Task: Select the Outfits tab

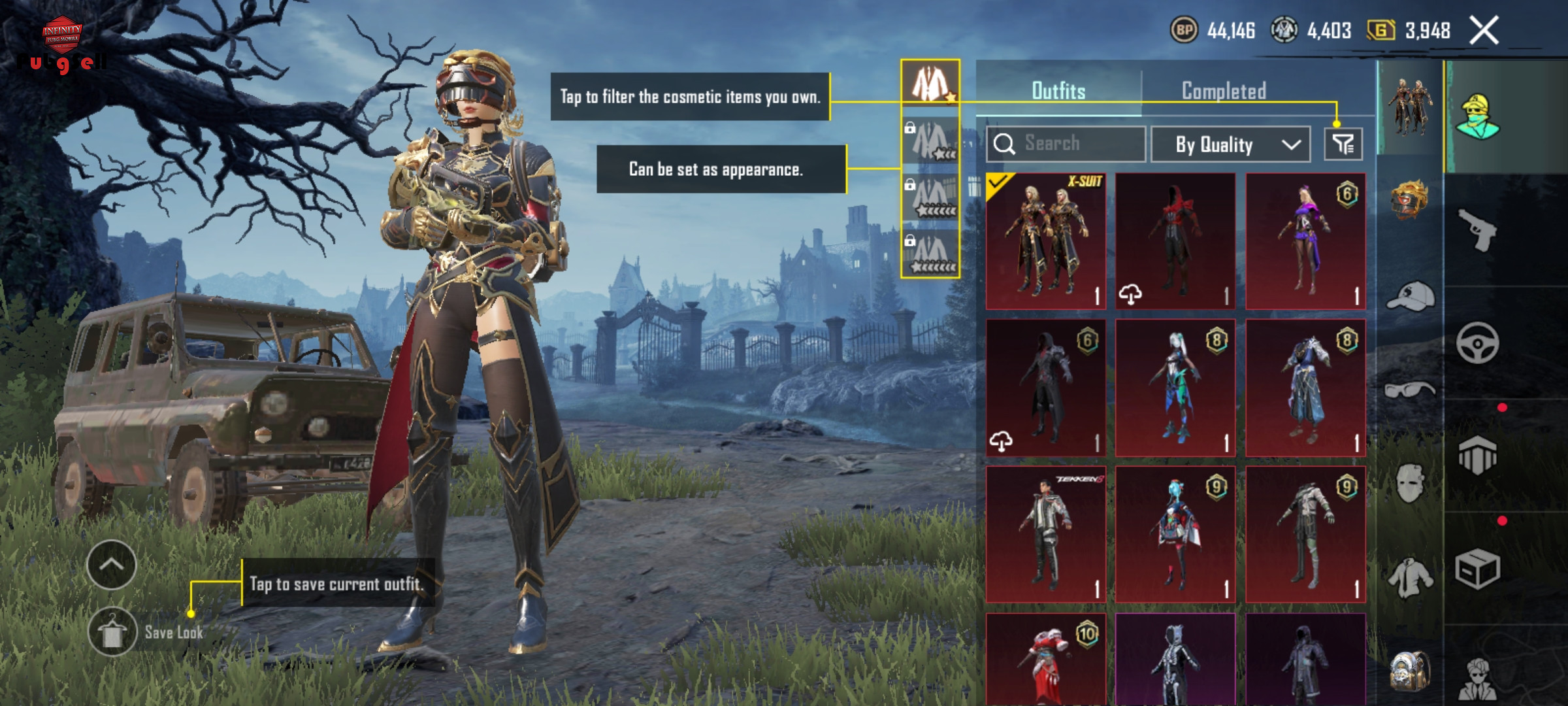Action: click(1058, 91)
